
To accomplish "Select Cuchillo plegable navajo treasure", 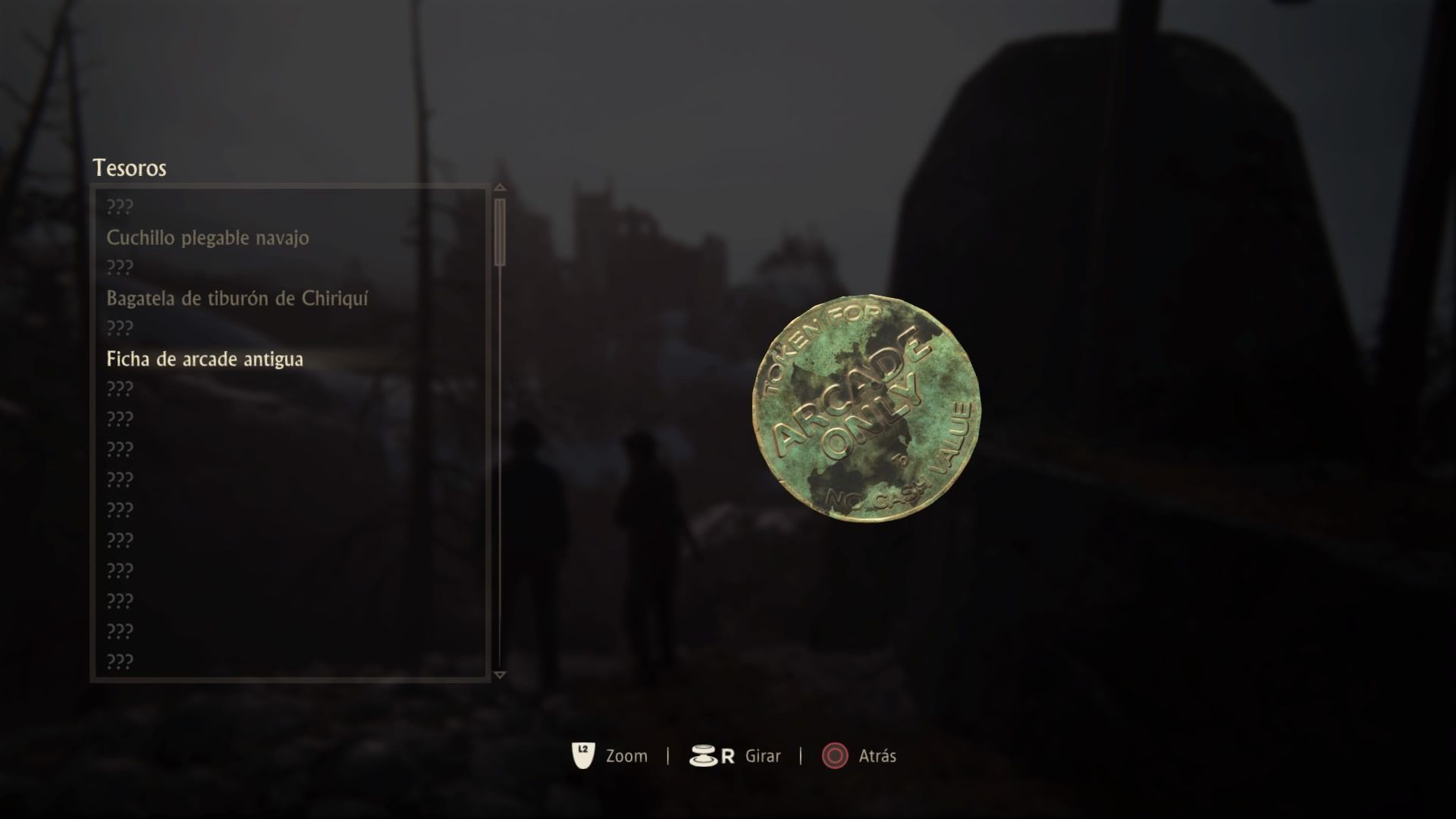I will (x=208, y=238).
